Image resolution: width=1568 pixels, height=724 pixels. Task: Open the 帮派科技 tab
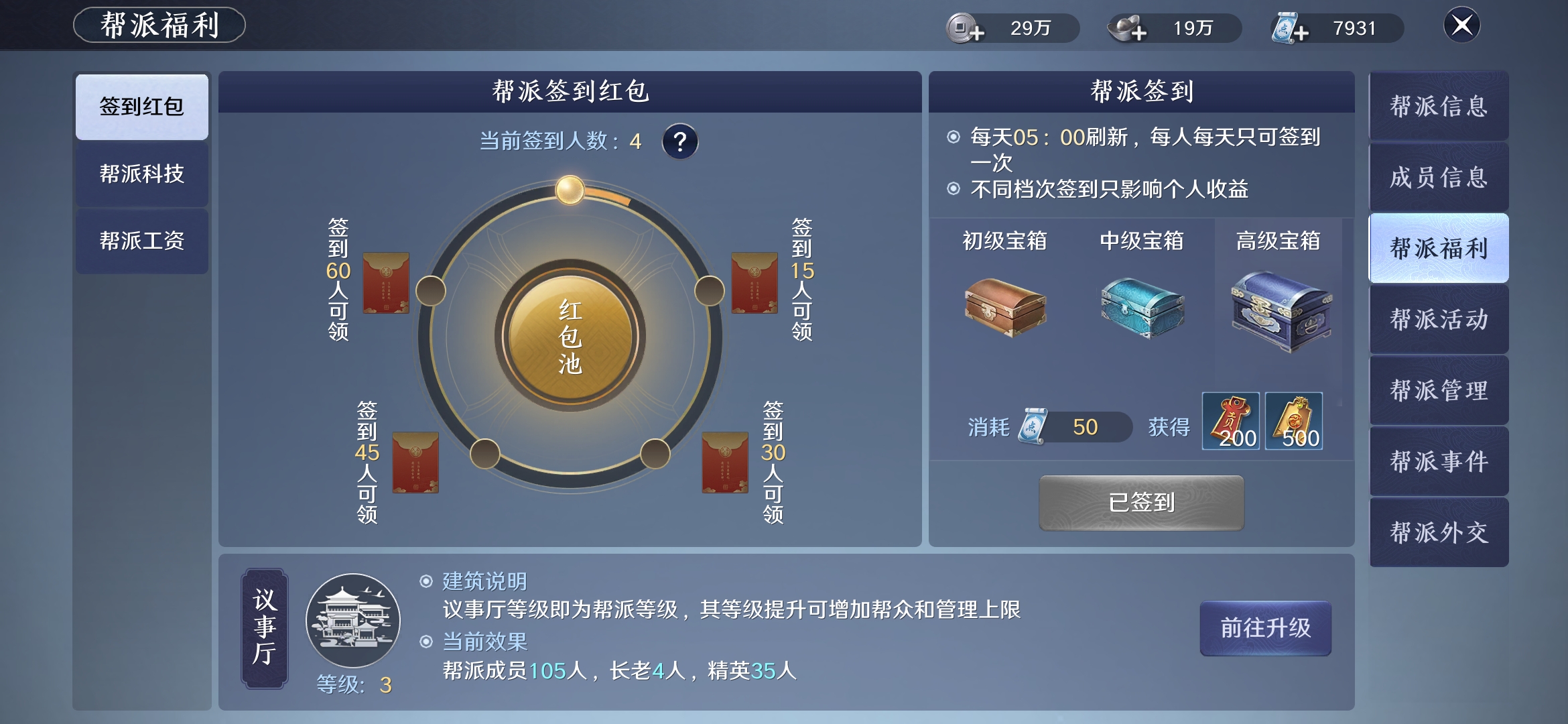tap(141, 174)
